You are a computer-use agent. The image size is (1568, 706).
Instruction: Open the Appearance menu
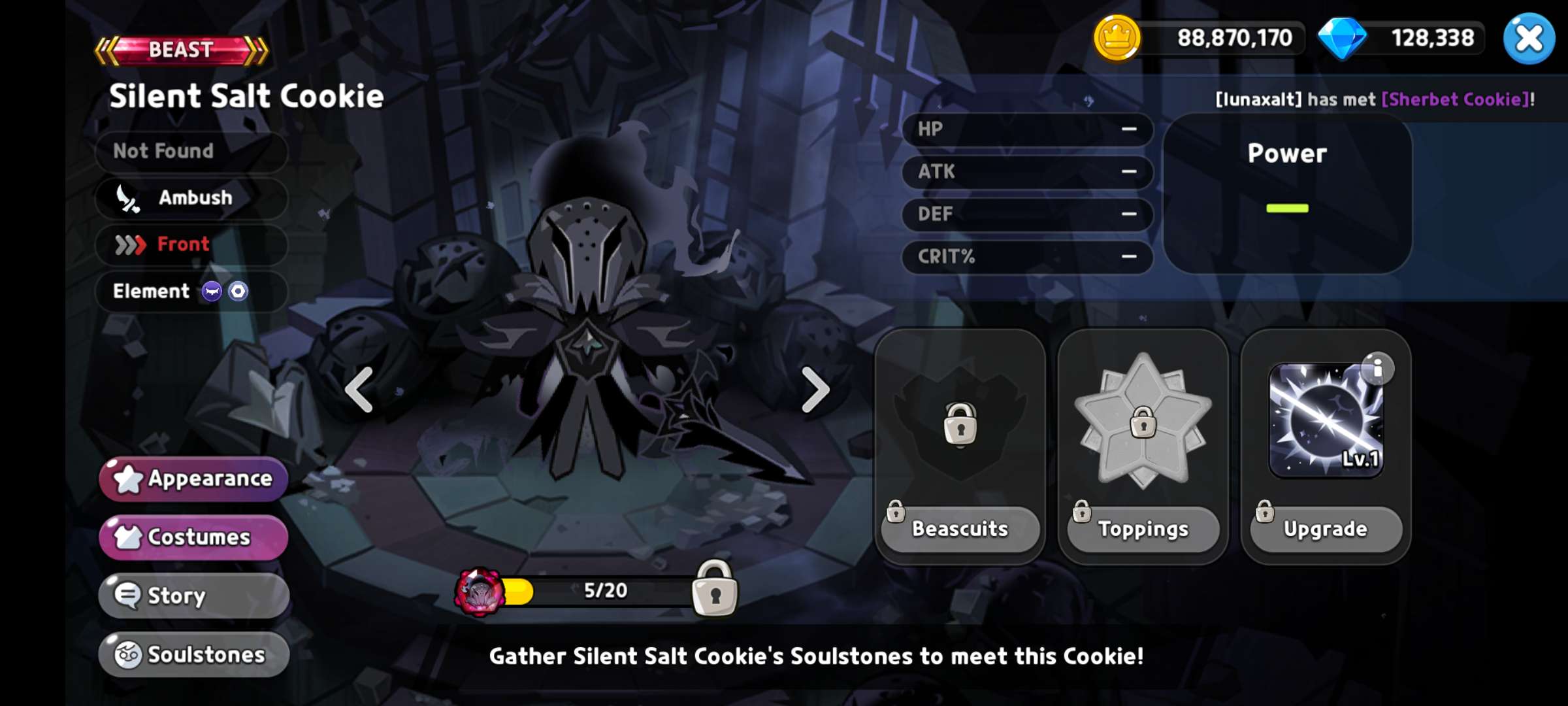[x=194, y=479]
